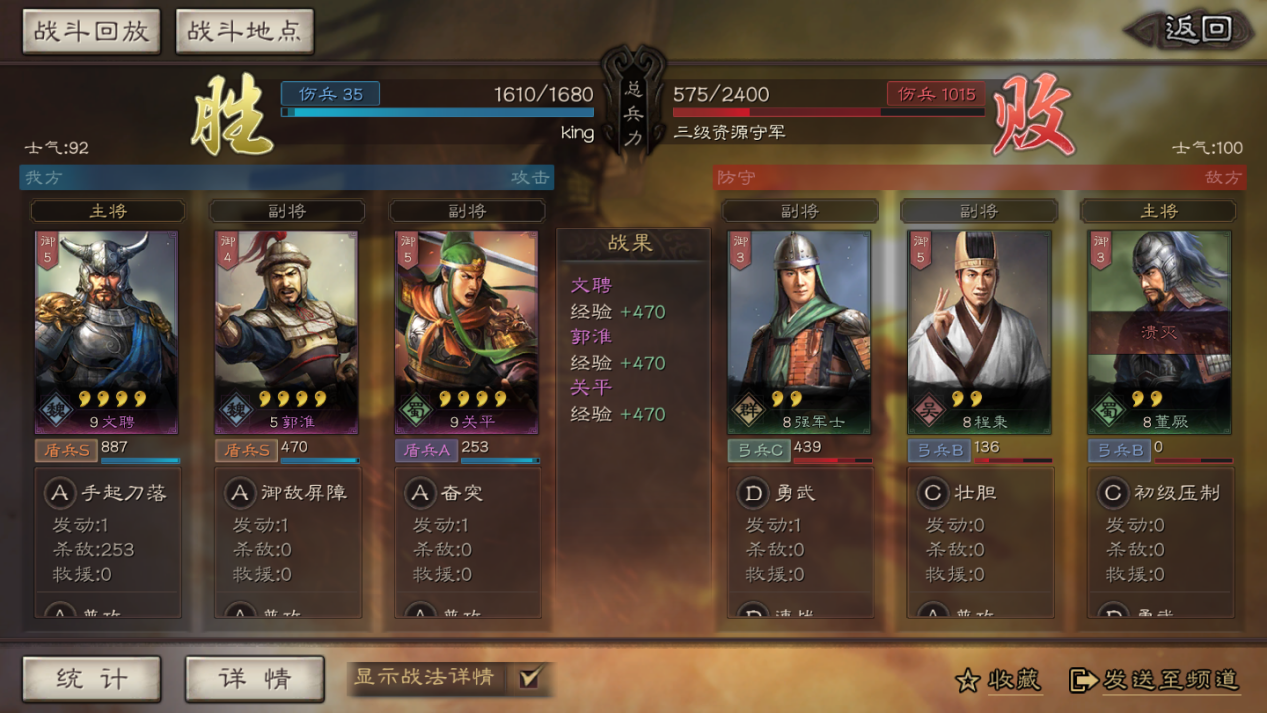The height and width of the screenshot is (713, 1267).
Task: Select the enemy 程秉 card
Action: click(979, 332)
